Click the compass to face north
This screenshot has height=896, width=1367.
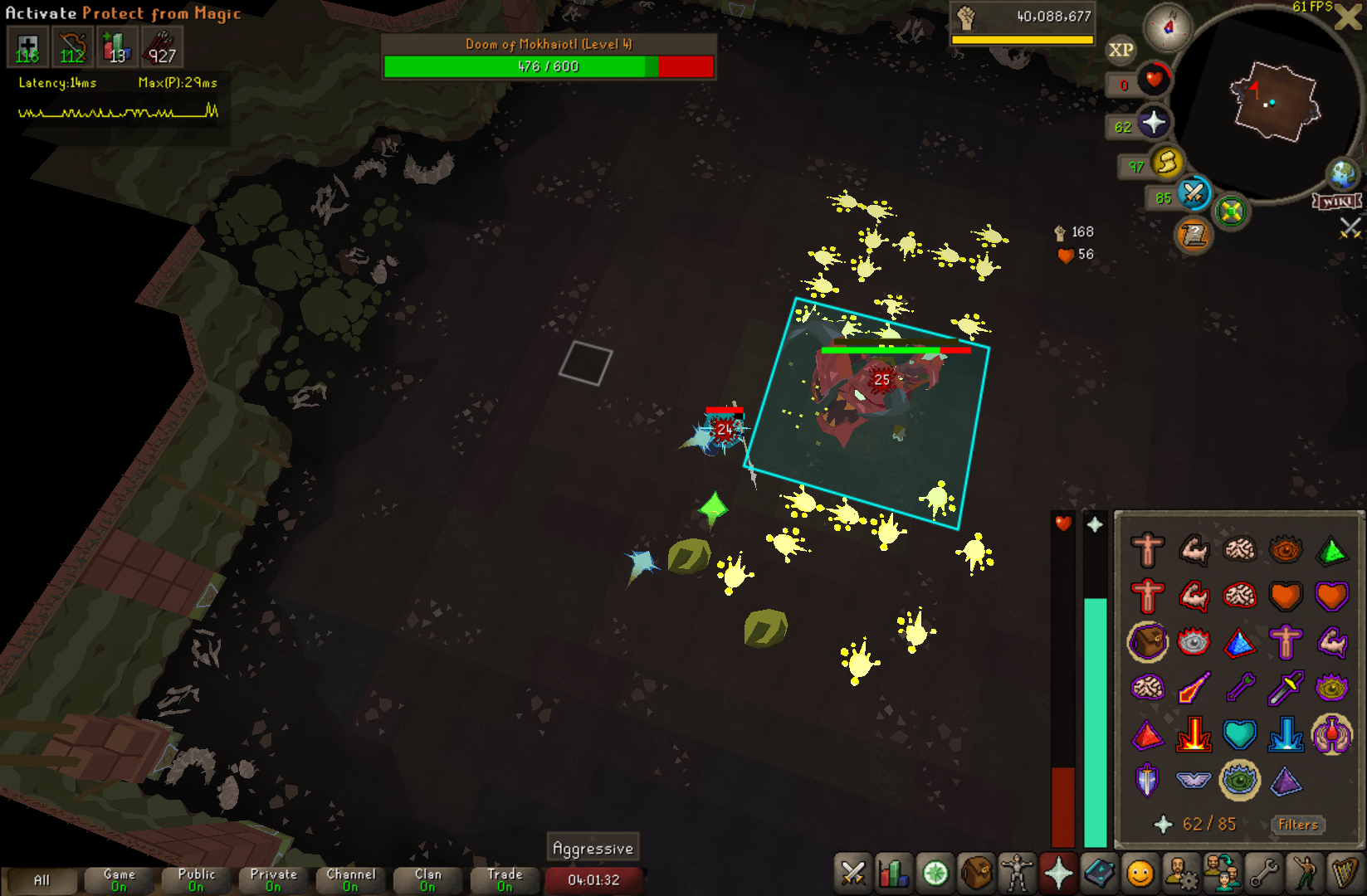click(x=1168, y=27)
